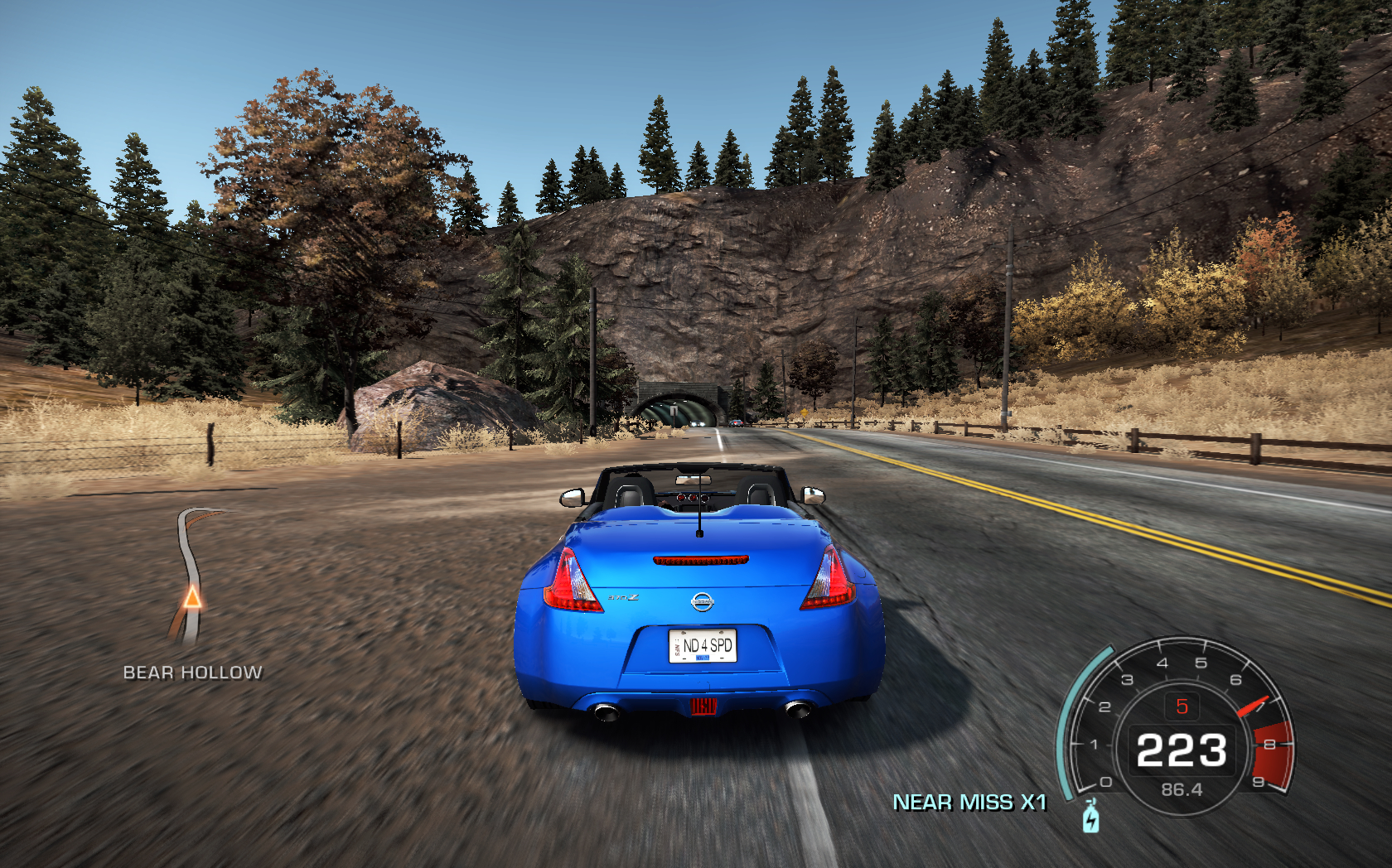The image size is (1392, 868).
Task: Select the orange player arrow on minimap
Action: click(192, 596)
